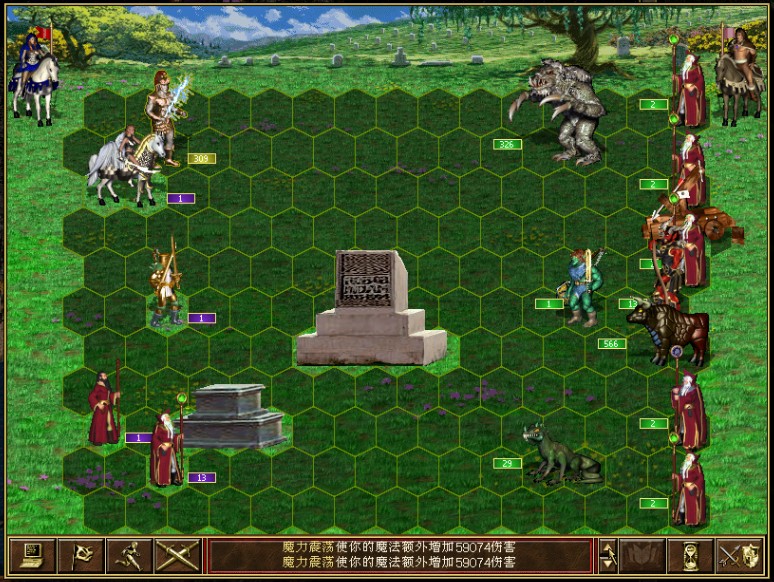Toggle auto-combat with the crossed swords button
This screenshot has width=774, height=582.
[x=177, y=555]
